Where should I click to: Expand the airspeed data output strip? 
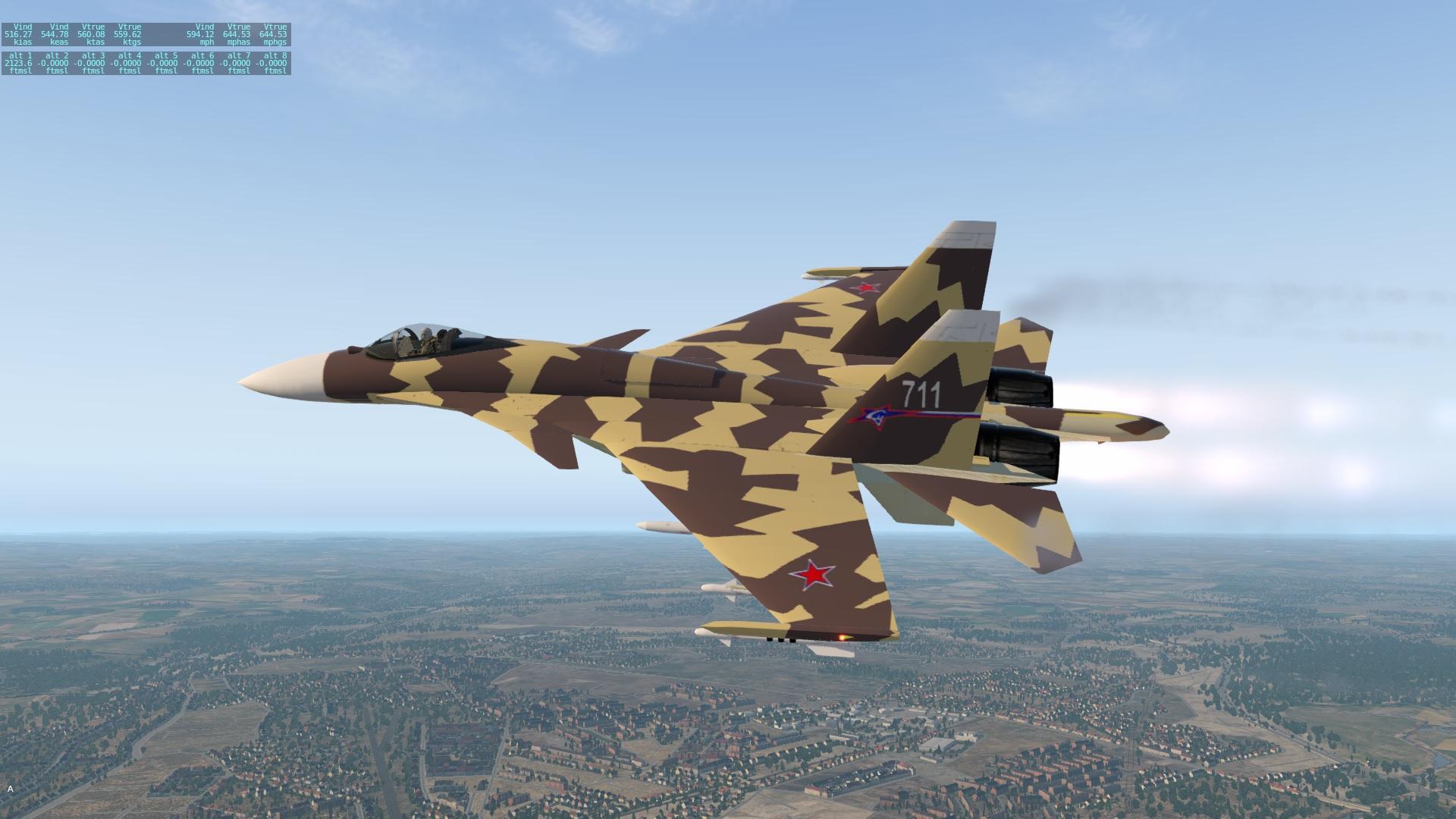click(148, 35)
